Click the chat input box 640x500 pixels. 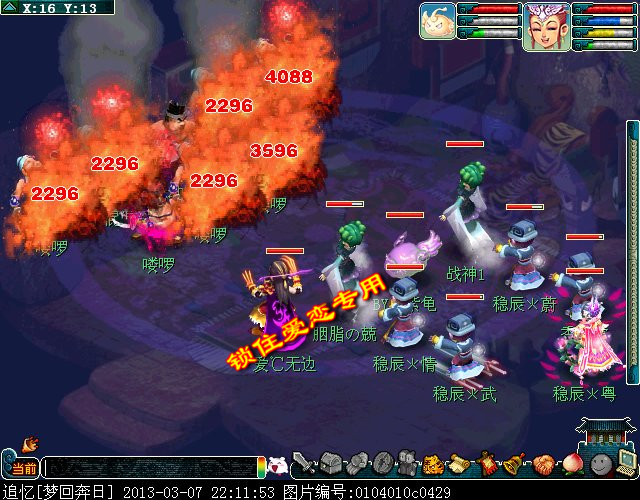click(x=150, y=467)
